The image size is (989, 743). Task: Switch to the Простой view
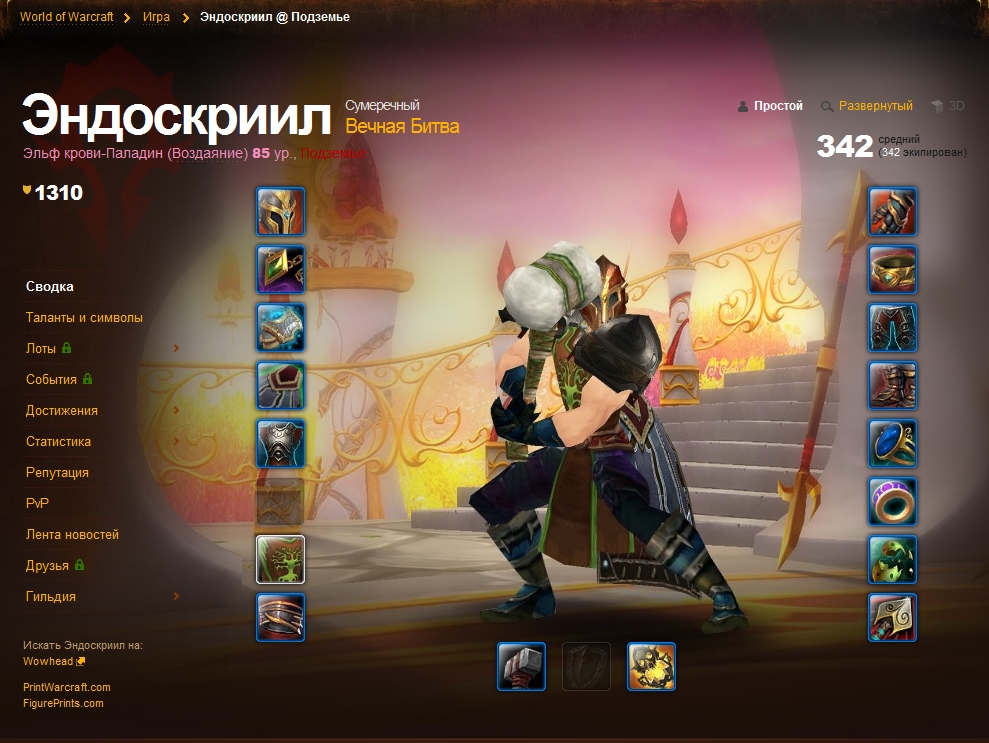point(778,106)
